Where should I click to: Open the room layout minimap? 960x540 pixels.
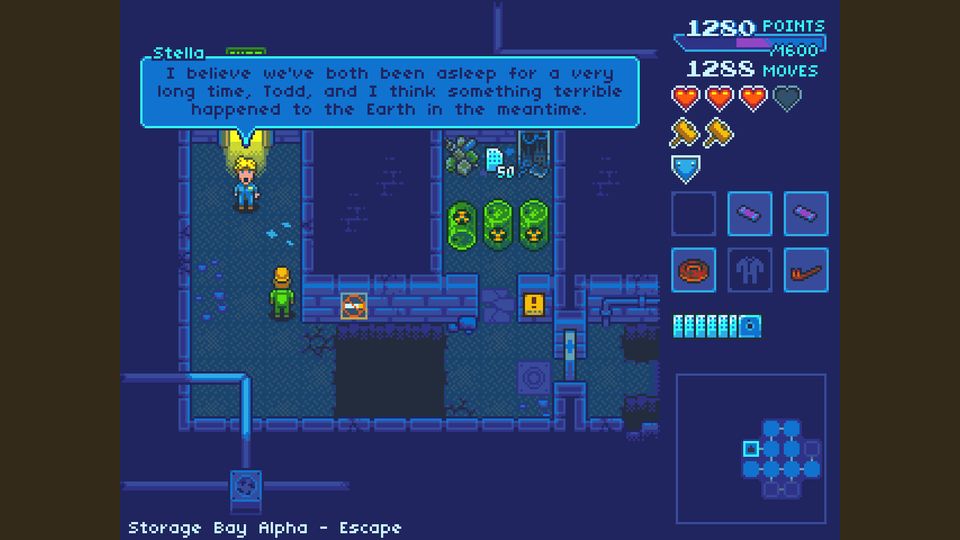[x=751, y=449]
